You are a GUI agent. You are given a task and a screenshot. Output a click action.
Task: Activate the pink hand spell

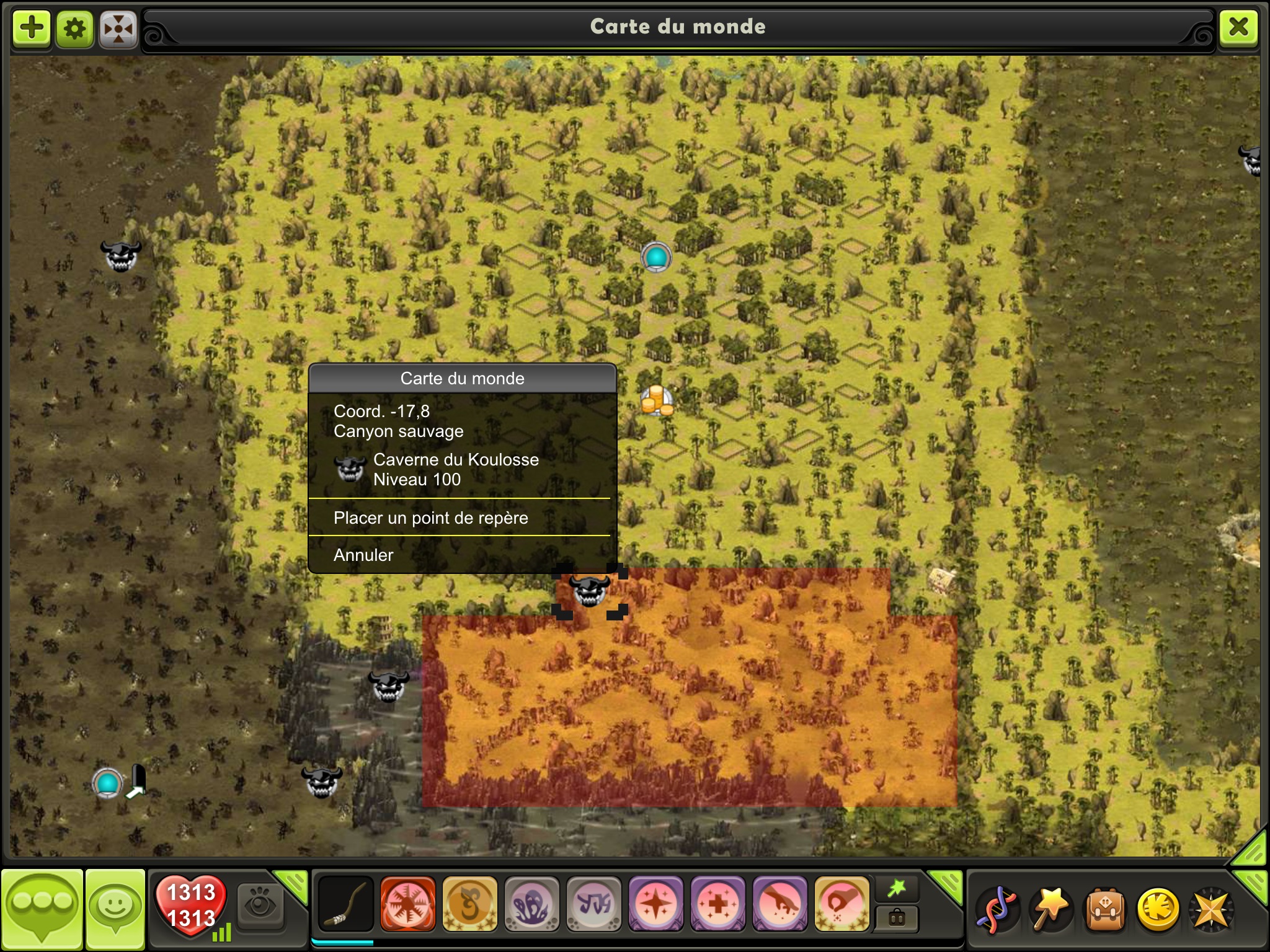(779, 904)
